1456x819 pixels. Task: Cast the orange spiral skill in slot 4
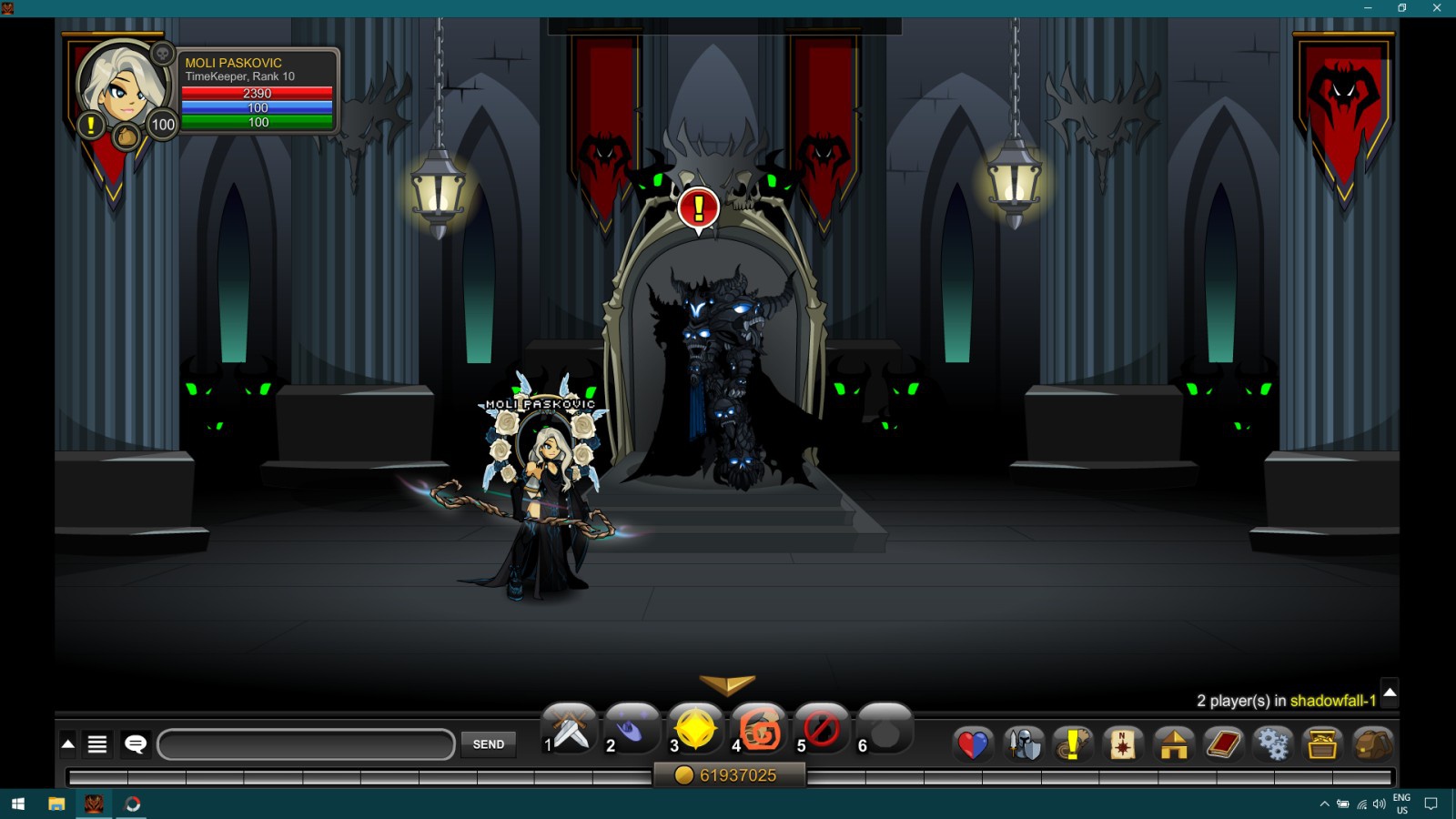pos(759,730)
